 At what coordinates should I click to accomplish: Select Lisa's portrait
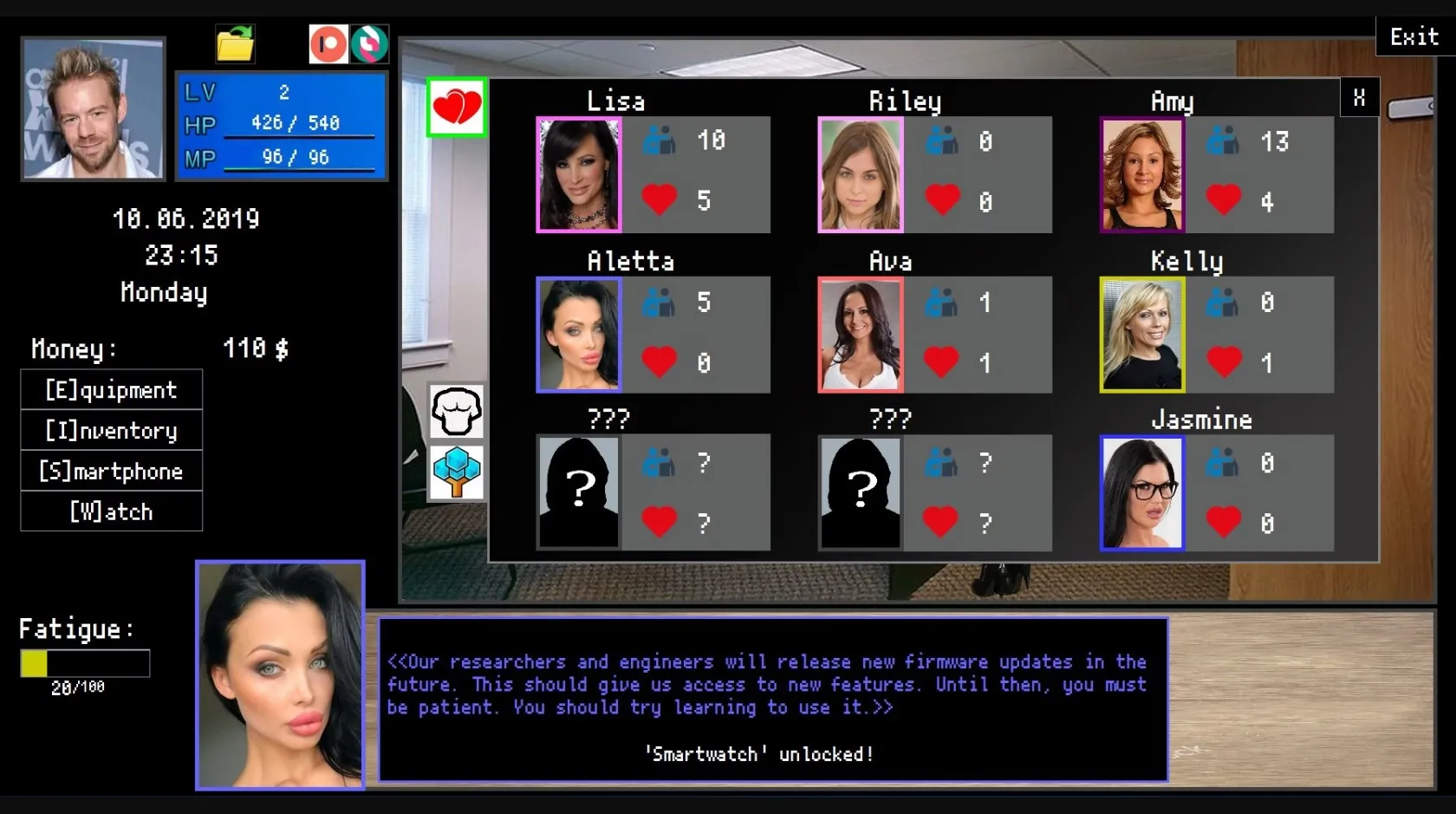[579, 174]
